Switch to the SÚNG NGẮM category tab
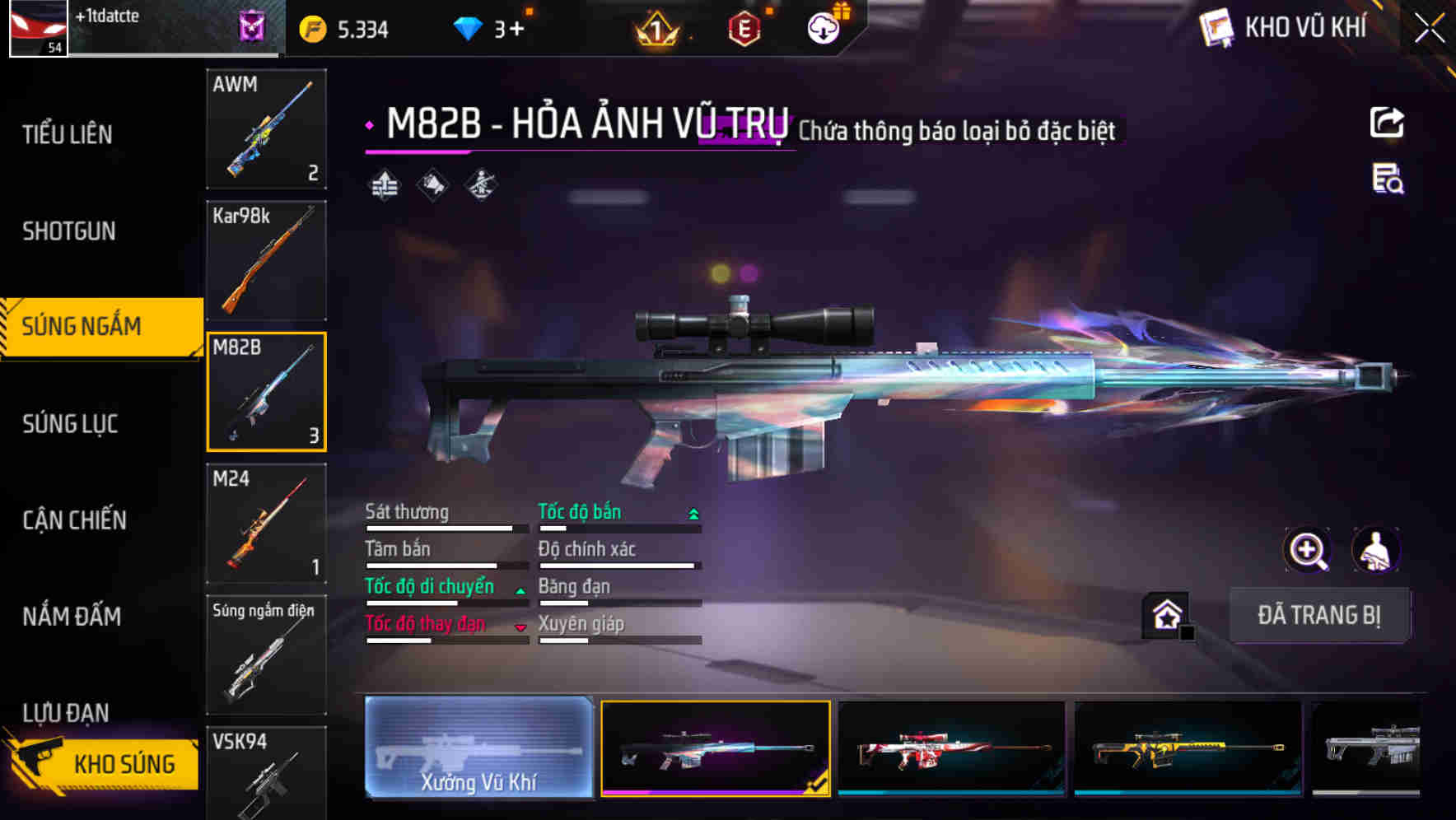 click(x=82, y=326)
